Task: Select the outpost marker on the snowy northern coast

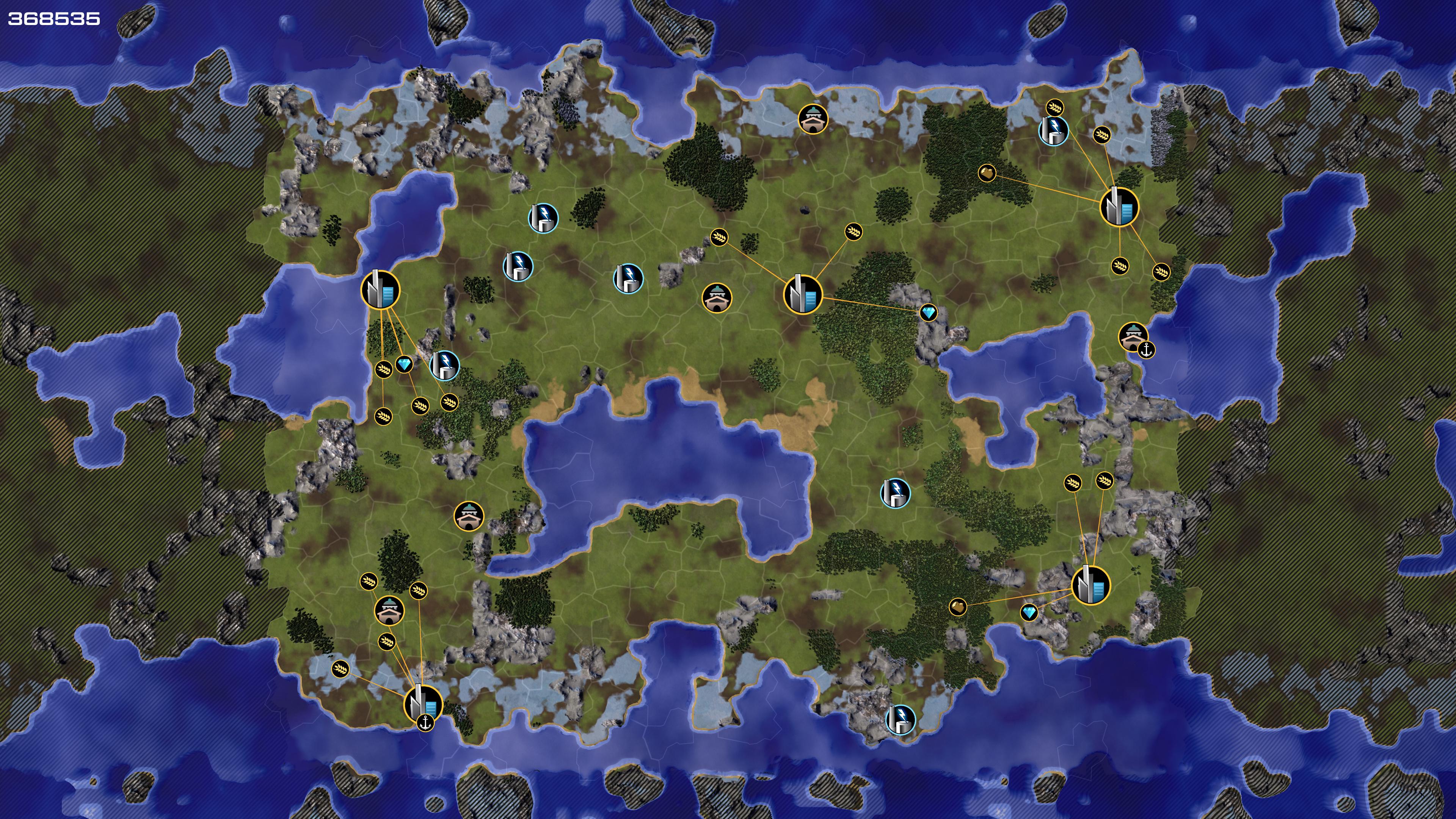Action: click(x=813, y=119)
